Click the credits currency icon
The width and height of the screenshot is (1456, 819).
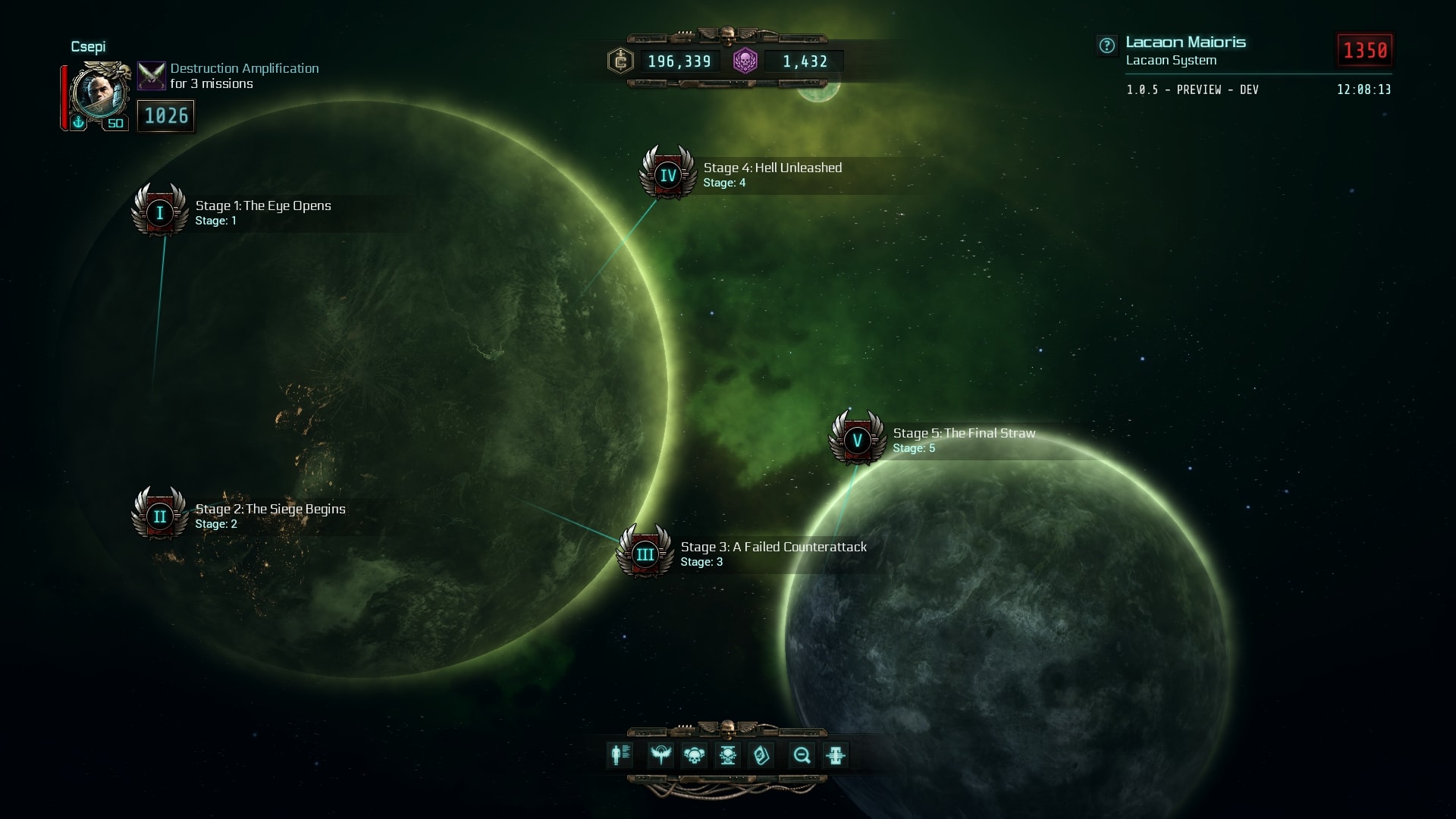[x=620, y=61]
